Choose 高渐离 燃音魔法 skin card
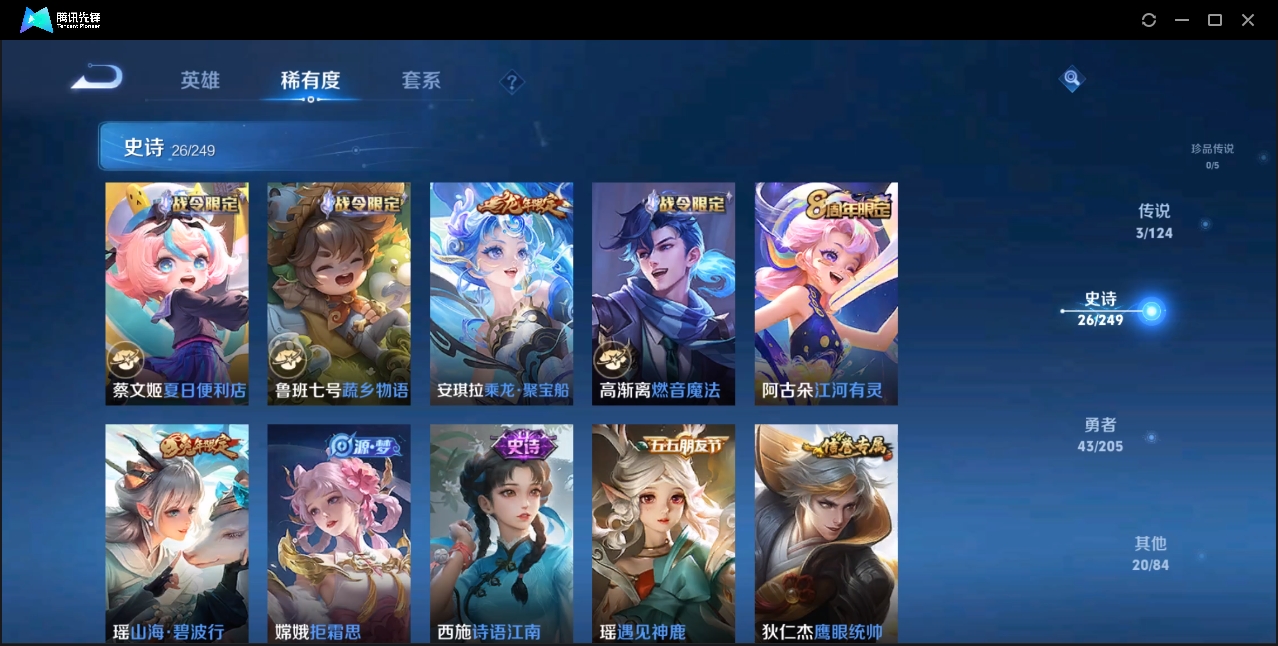 coord(664,293)
